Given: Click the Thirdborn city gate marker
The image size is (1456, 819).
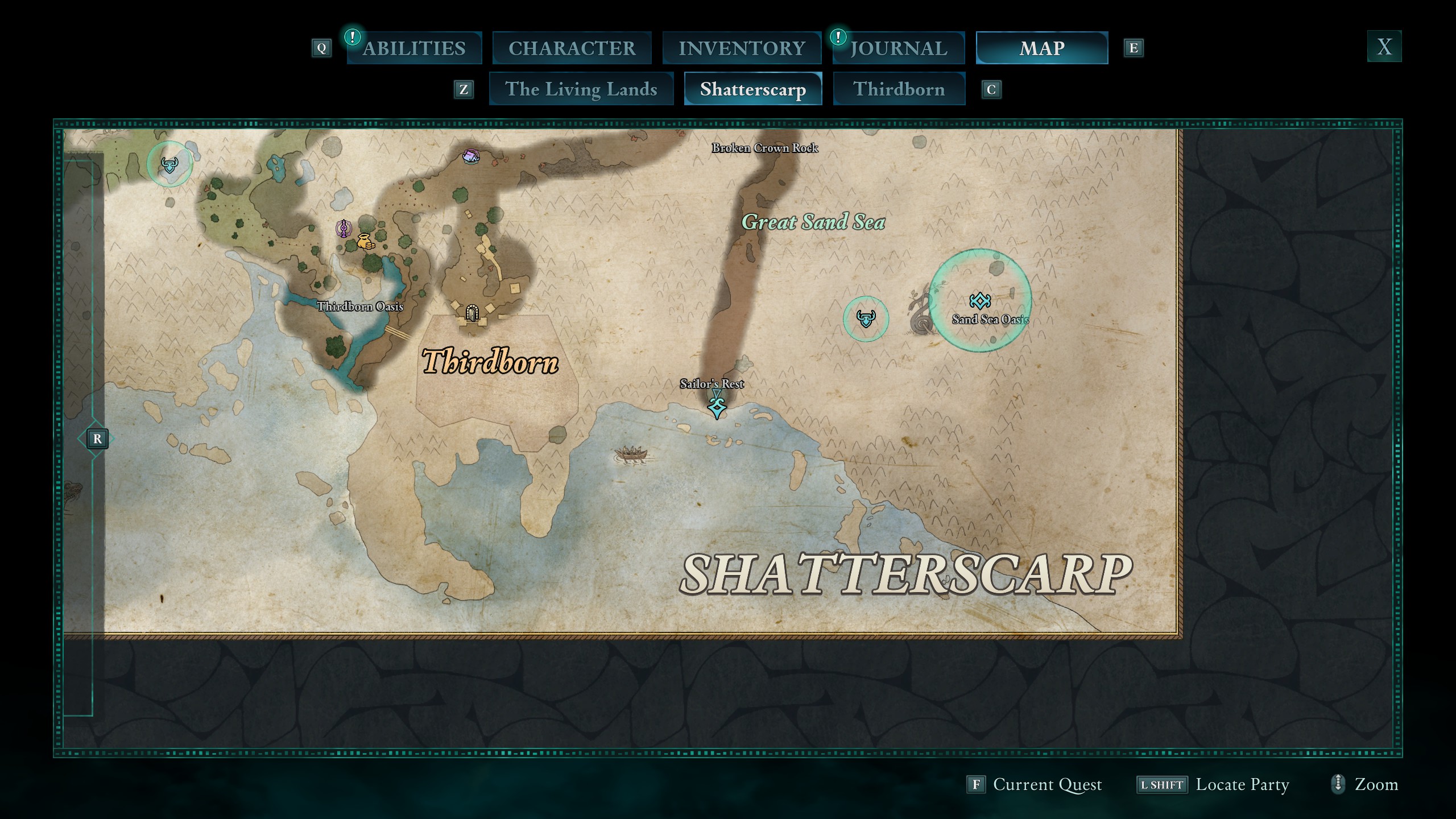Looking at the screenshot, I should coord(471,312).
